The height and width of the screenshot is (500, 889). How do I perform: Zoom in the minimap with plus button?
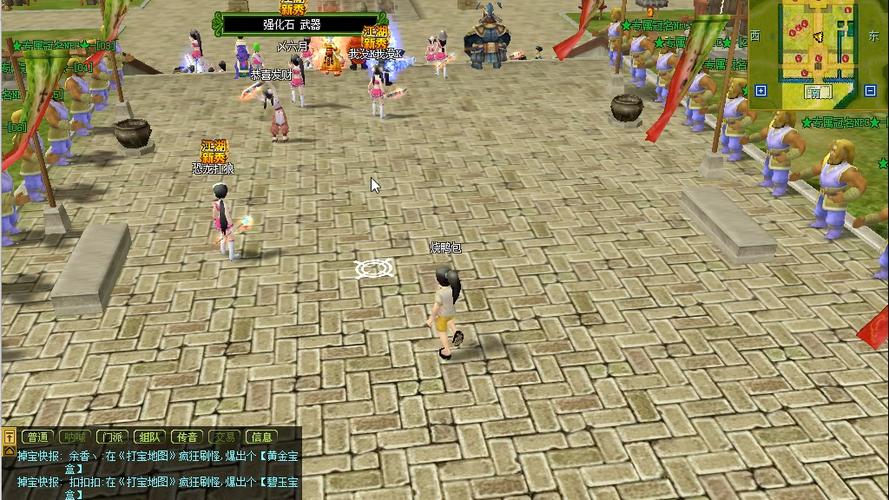pyautogui.click(x=759, y=90)
